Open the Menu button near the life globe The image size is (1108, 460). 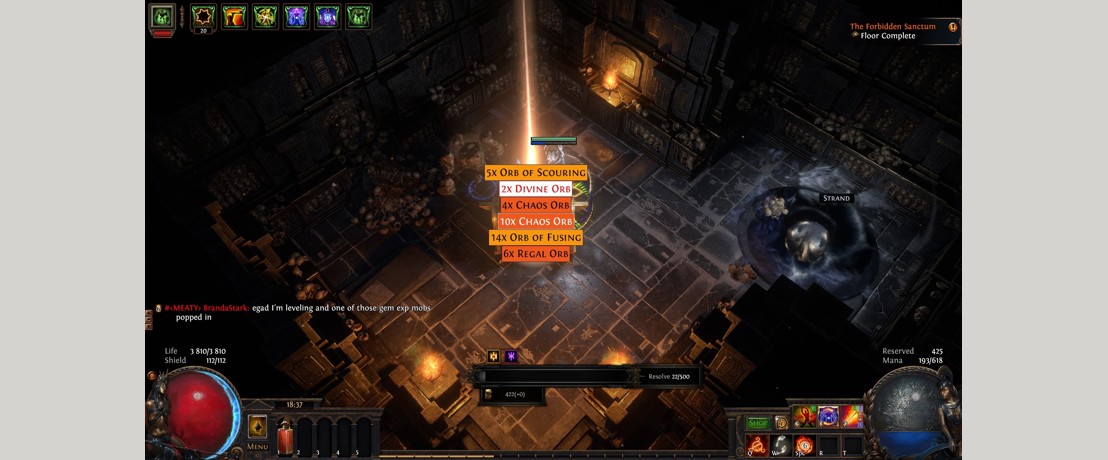257,430
